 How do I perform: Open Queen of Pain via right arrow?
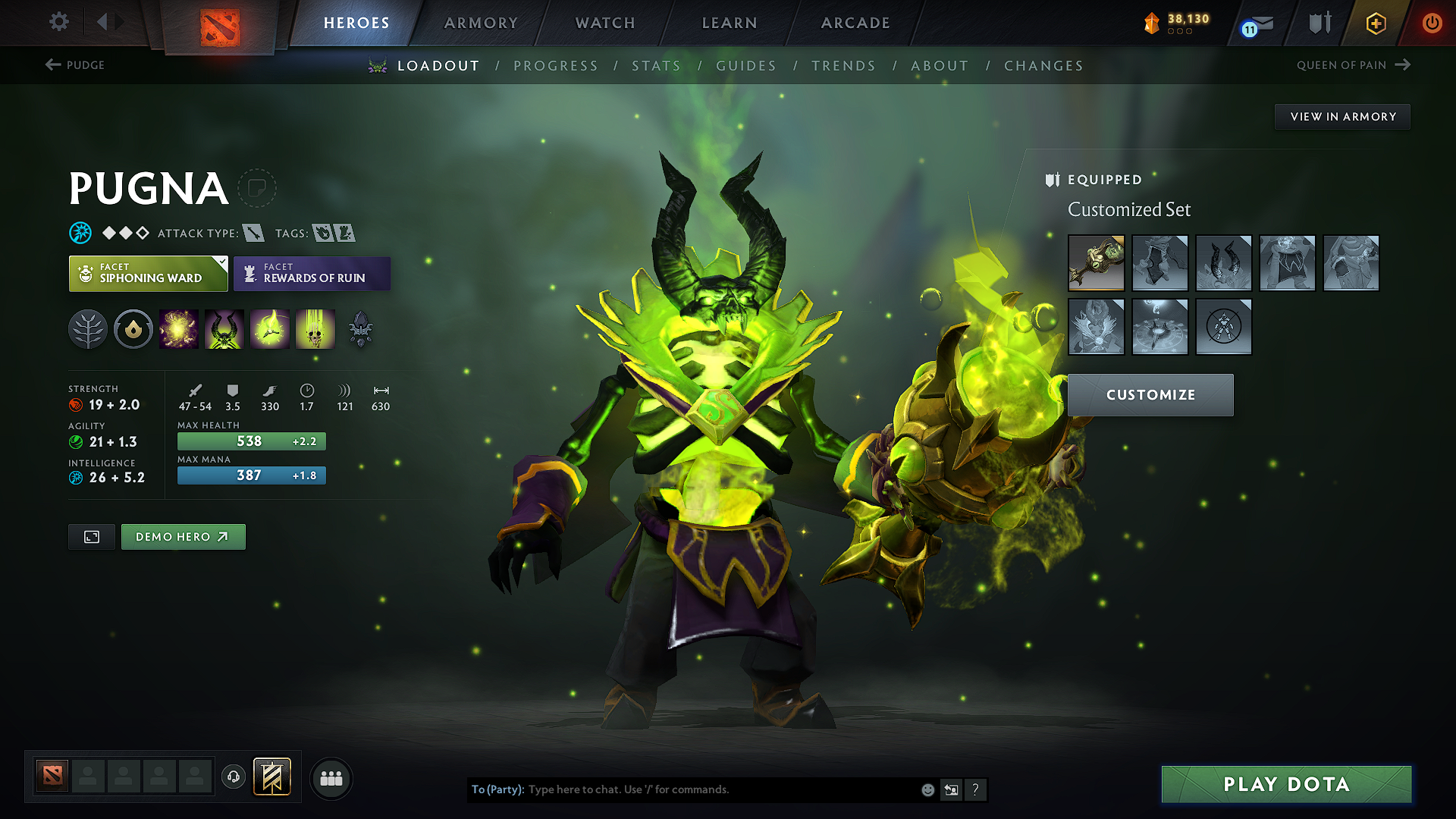(1404, 64)
